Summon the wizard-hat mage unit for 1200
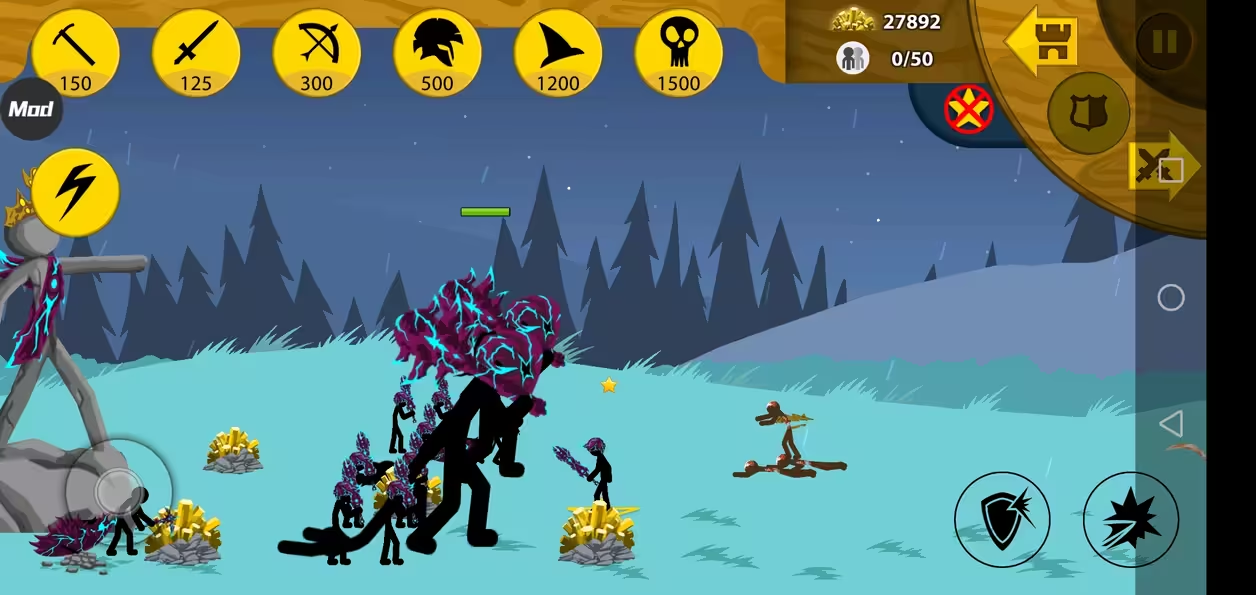 (558, 52)
